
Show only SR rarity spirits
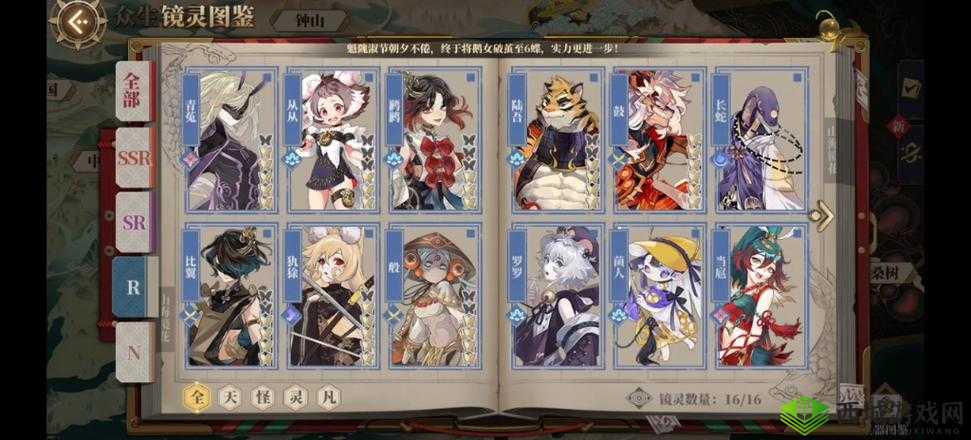click(x=133, y=221)
